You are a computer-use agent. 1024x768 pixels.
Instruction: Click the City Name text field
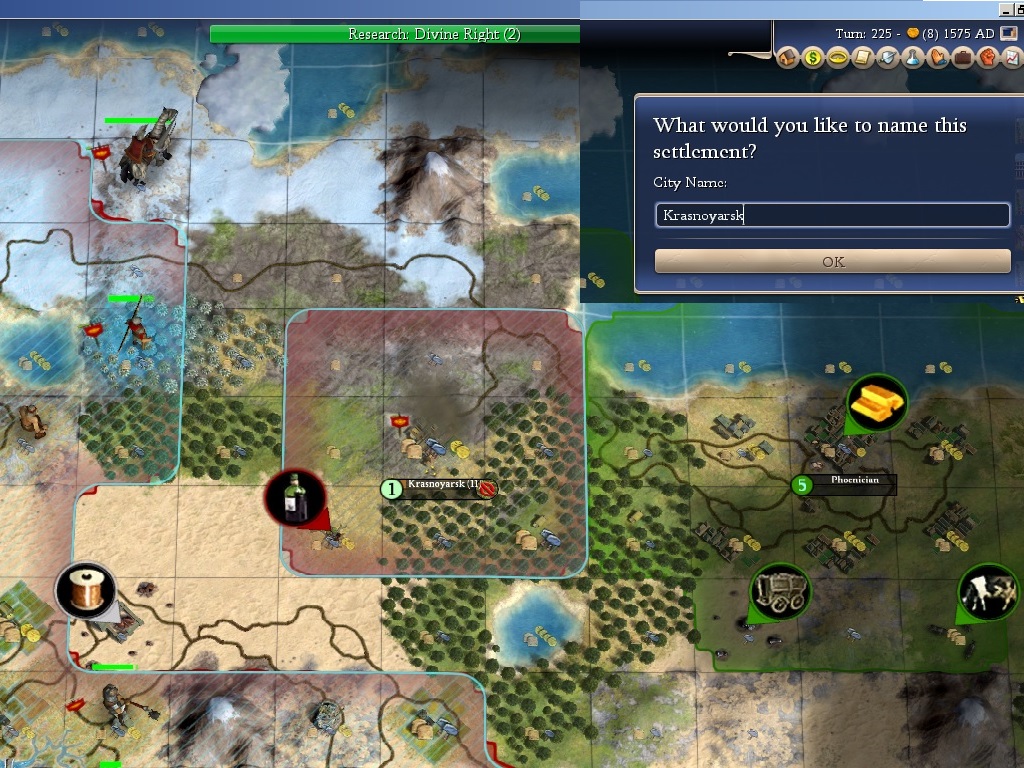pos(832,215)
